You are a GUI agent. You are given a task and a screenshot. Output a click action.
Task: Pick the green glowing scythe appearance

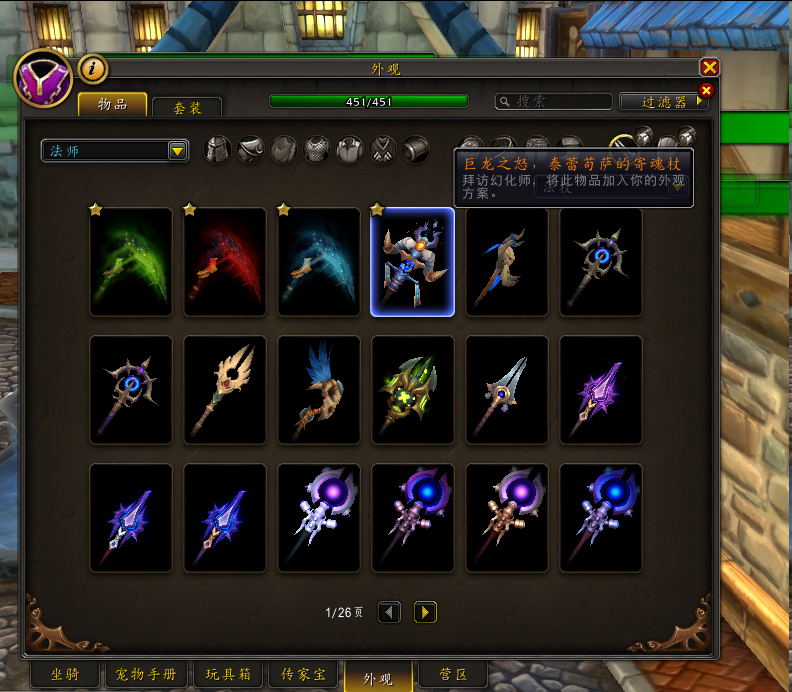coord(131,262)
